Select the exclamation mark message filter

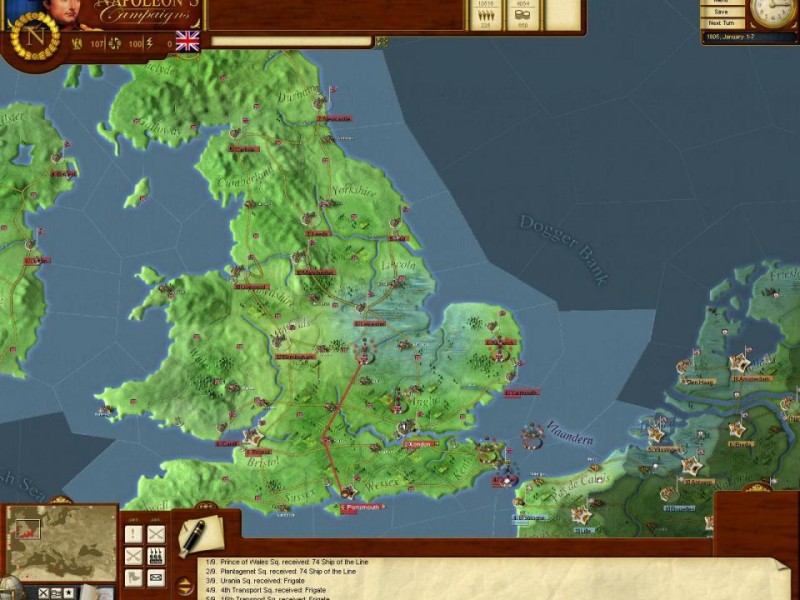pos(133,533)
